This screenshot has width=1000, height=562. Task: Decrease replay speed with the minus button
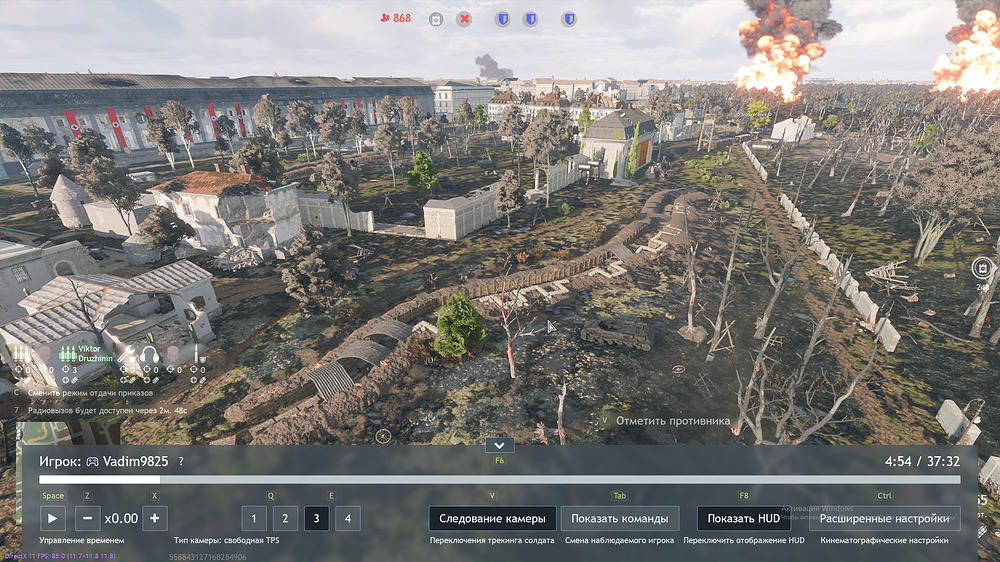tap(87, 518)
